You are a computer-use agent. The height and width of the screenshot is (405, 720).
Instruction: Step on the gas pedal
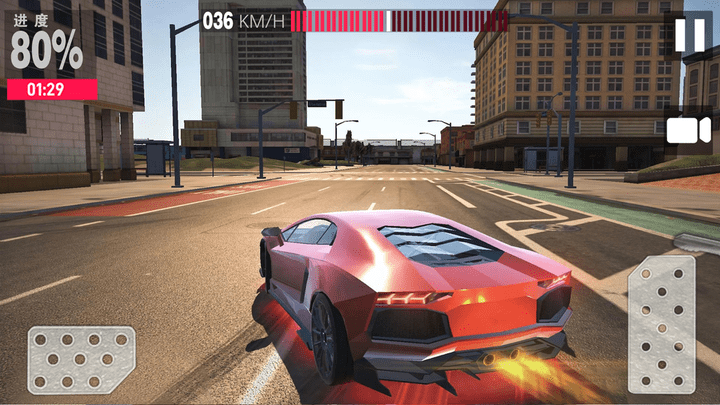point(661,323)
